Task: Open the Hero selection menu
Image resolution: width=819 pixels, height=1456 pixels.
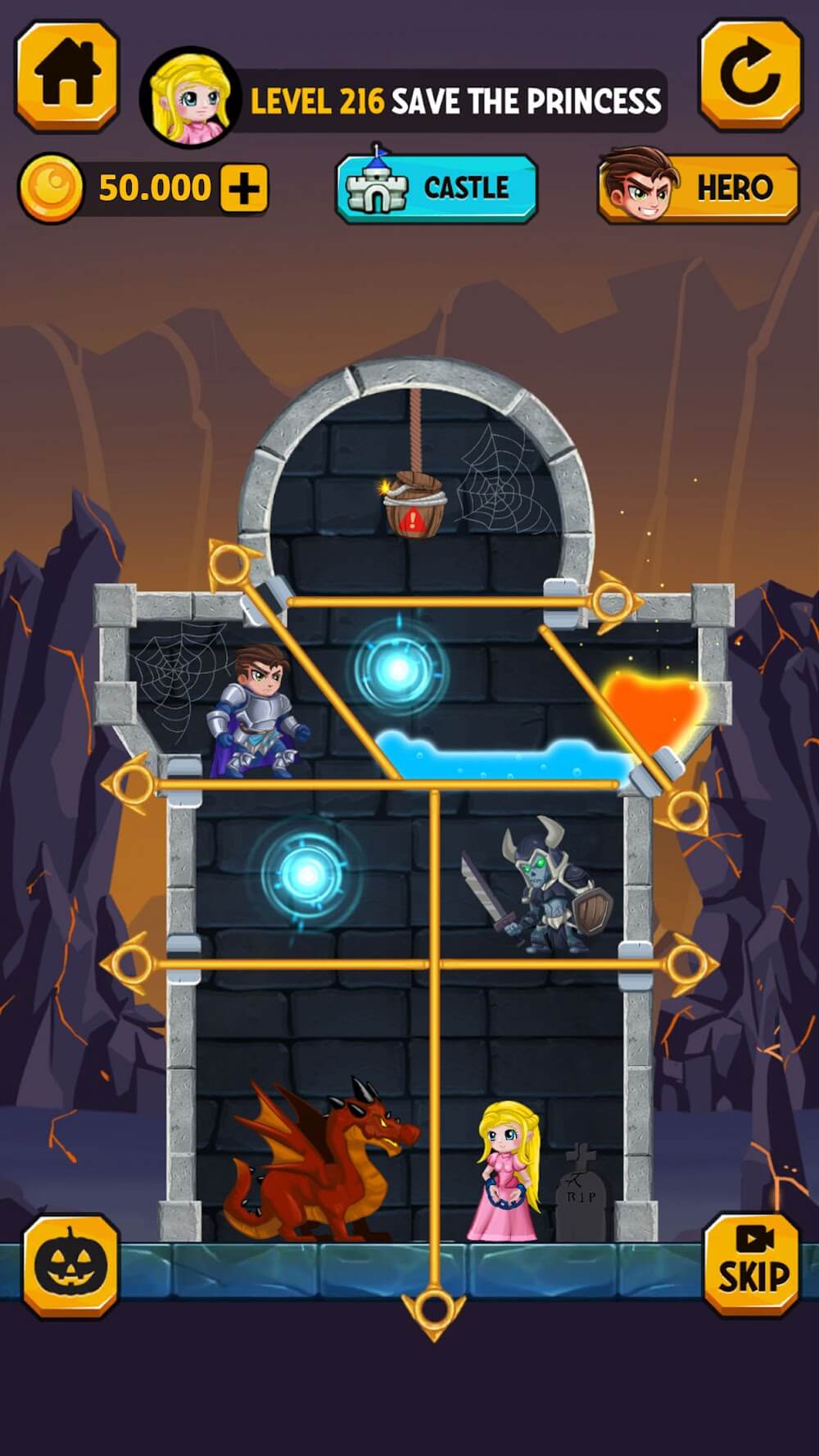Action: (699, 188)
